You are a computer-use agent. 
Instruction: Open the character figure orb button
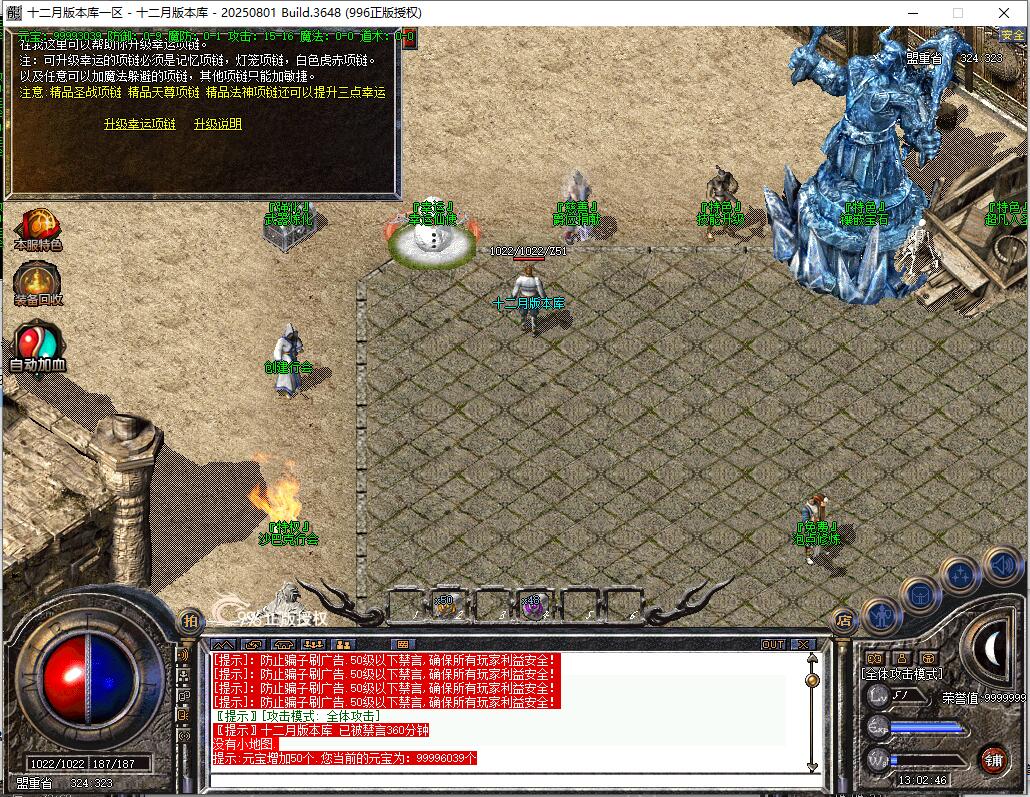881,616
